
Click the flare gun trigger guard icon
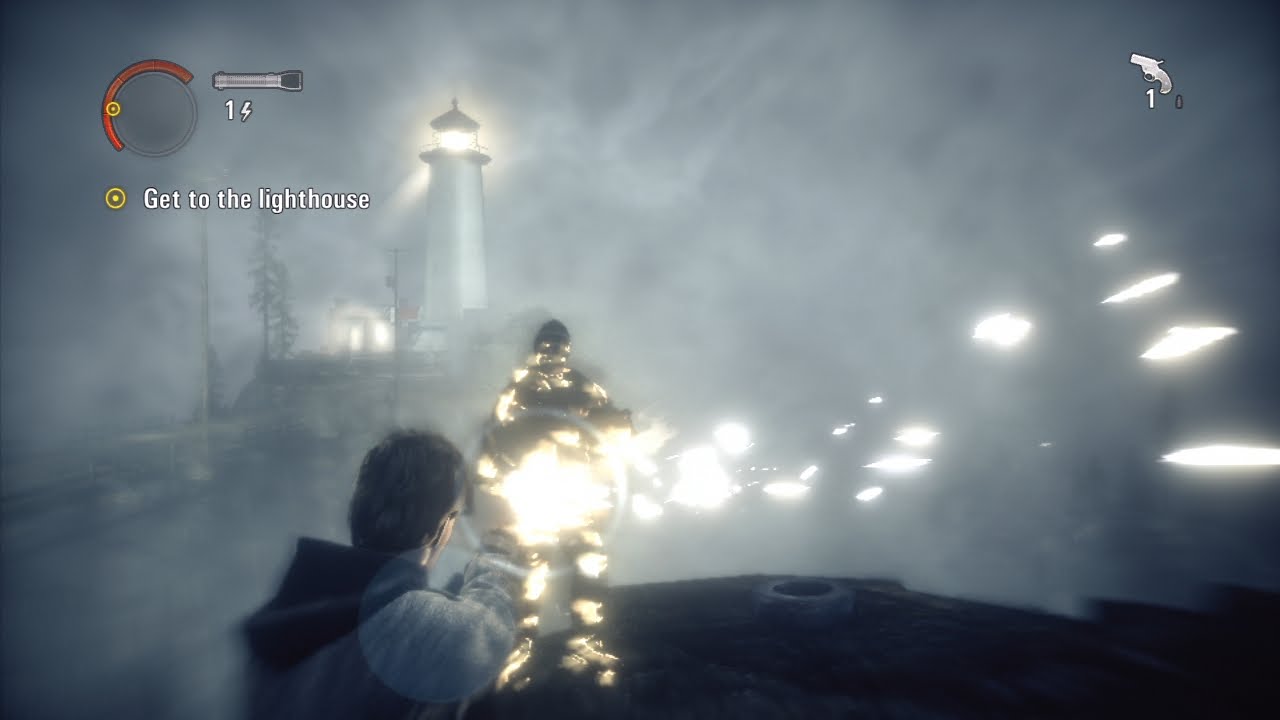pos(1149,77)
